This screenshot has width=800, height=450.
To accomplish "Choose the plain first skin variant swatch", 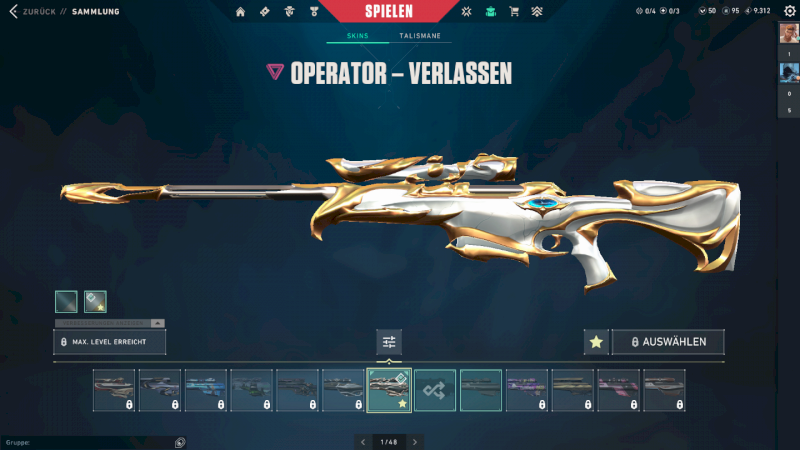I will click(66, 301).
